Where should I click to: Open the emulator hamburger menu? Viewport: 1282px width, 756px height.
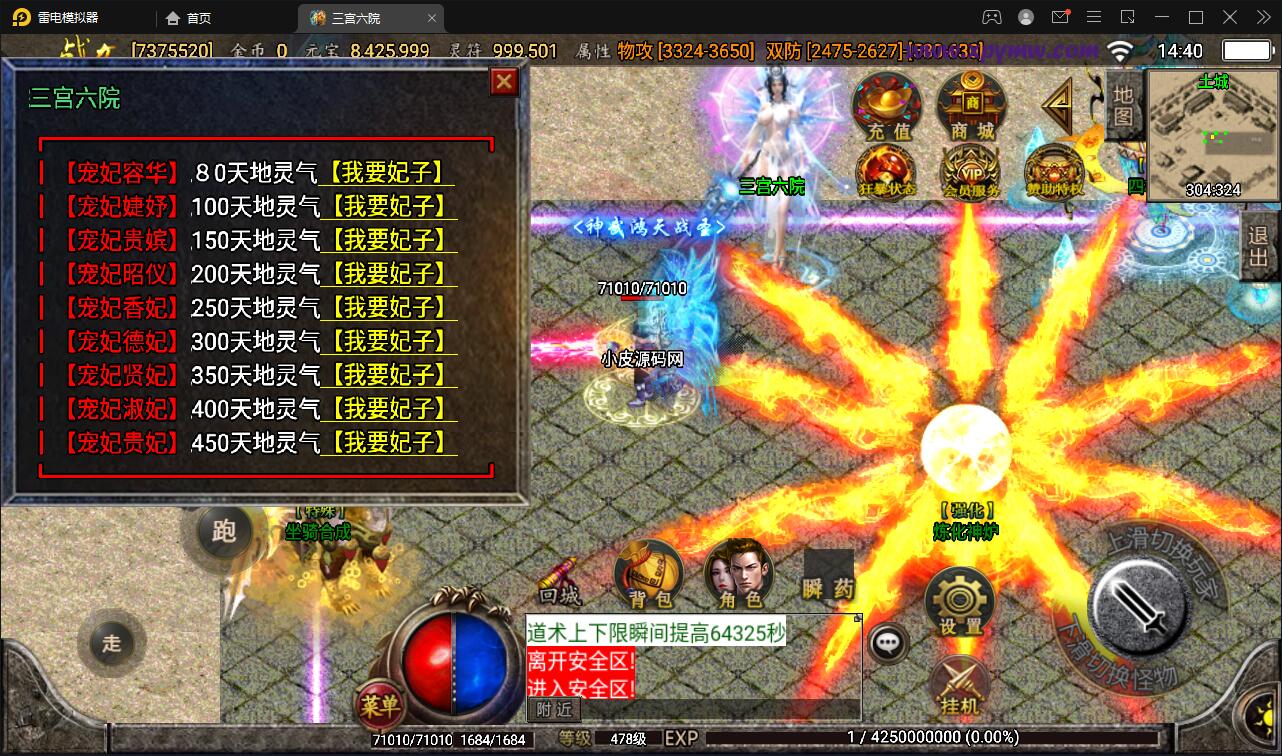tap(1094, 17)
